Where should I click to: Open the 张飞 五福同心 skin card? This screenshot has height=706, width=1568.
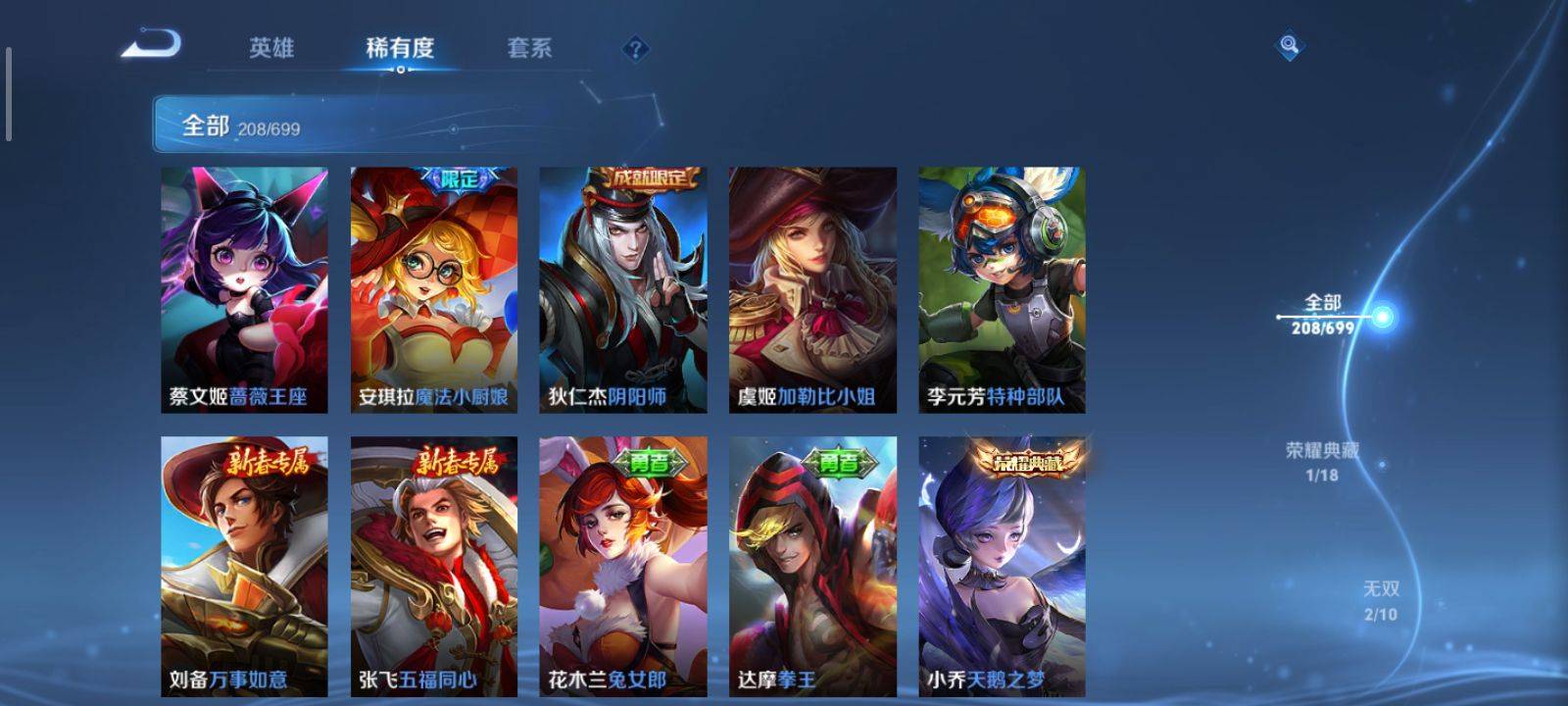434,567
